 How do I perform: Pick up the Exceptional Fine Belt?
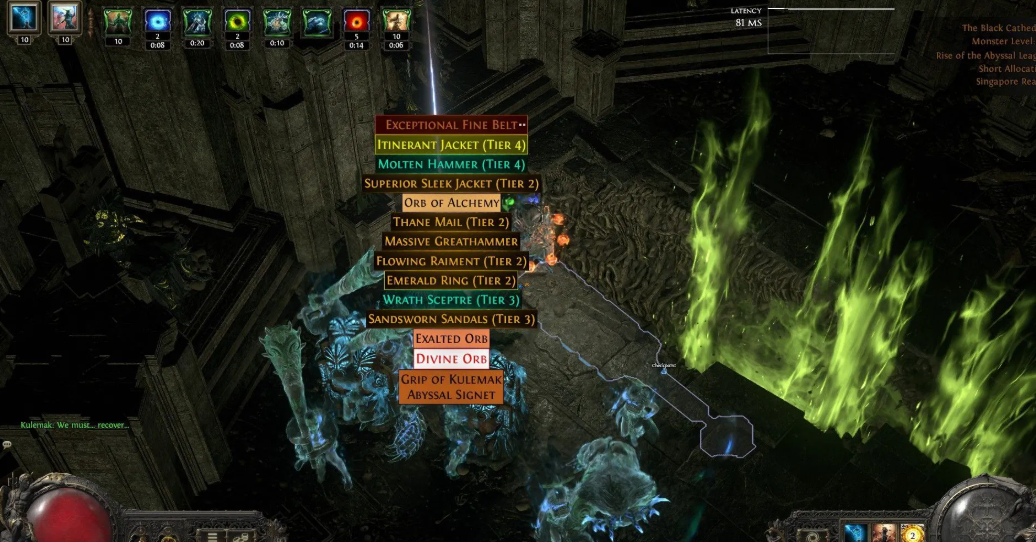coord(451,125)
